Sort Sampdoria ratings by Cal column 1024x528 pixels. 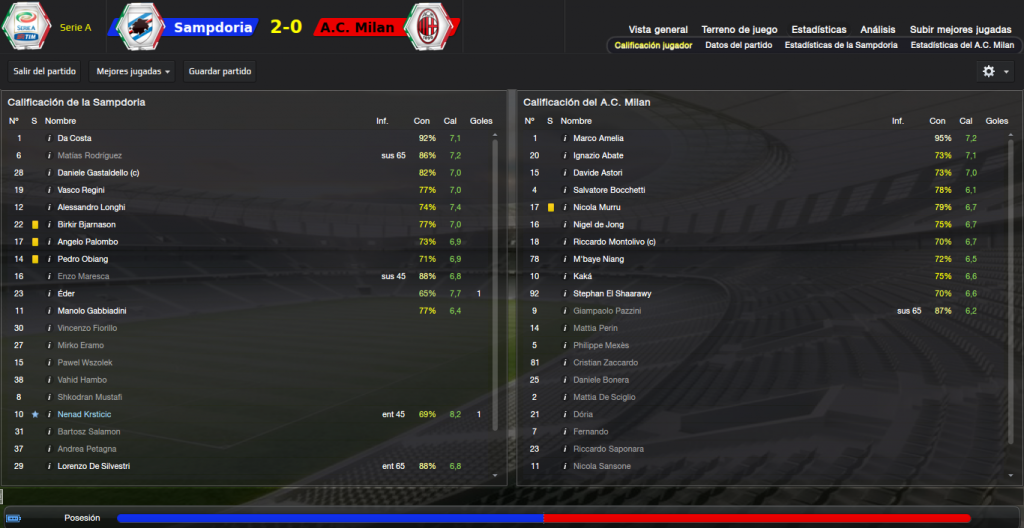click(451, 121)
